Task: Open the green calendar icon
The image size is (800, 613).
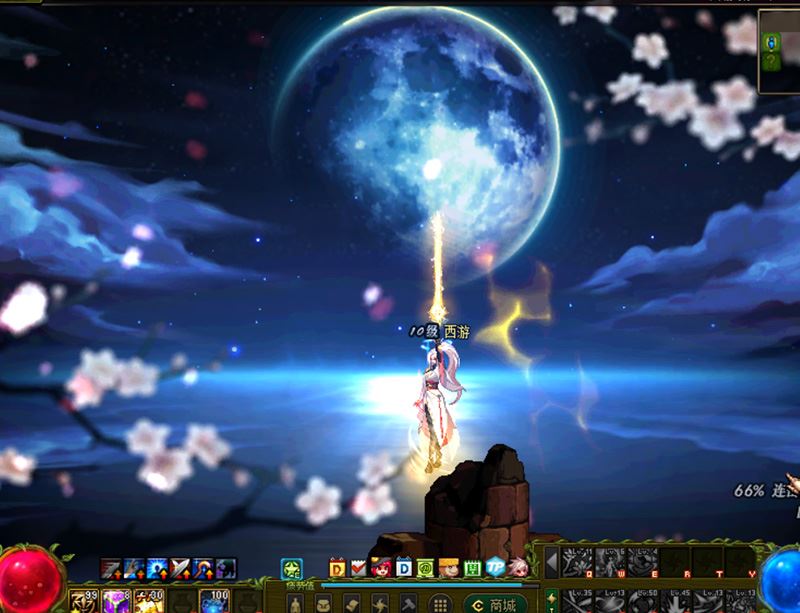Action: tap(470, 567)
